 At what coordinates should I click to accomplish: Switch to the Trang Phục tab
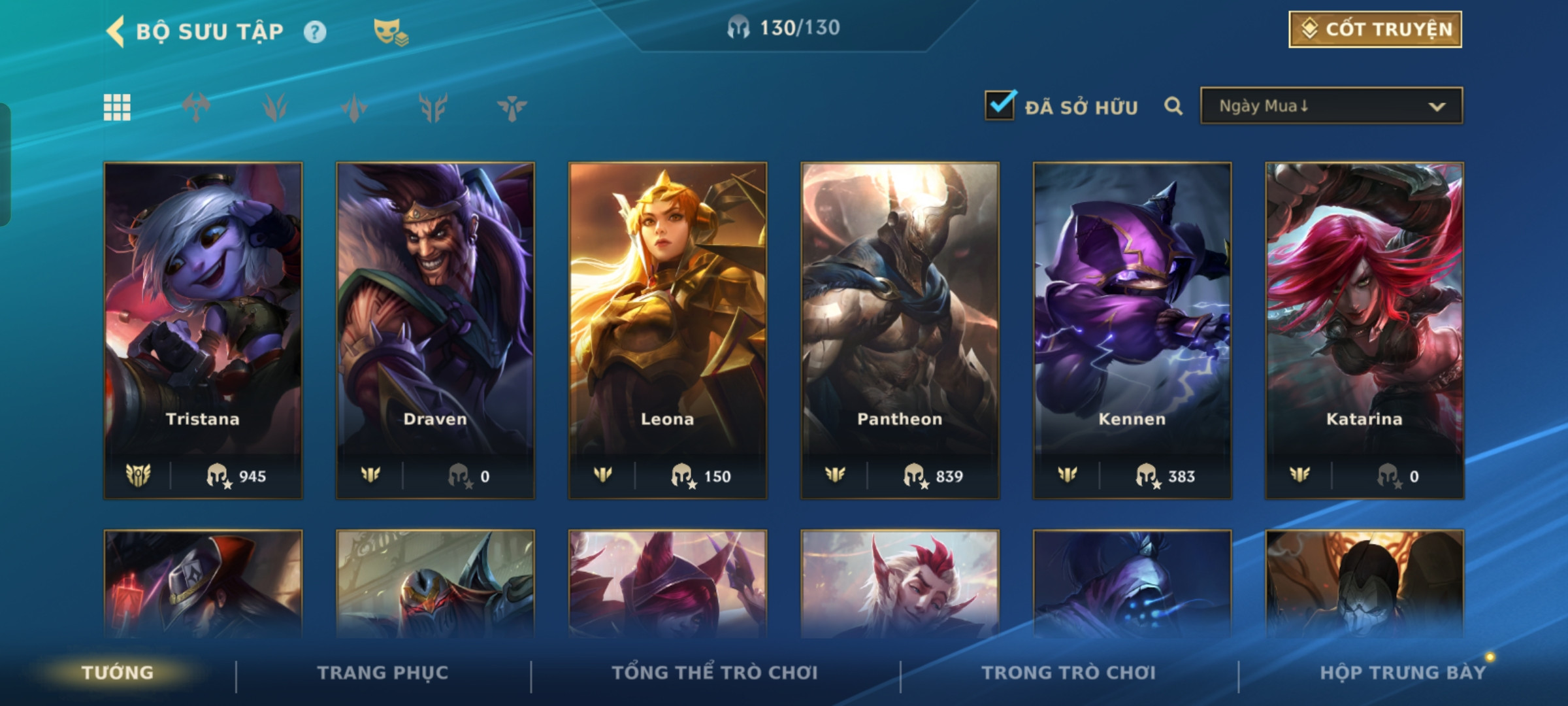click(x=383, y=673)
